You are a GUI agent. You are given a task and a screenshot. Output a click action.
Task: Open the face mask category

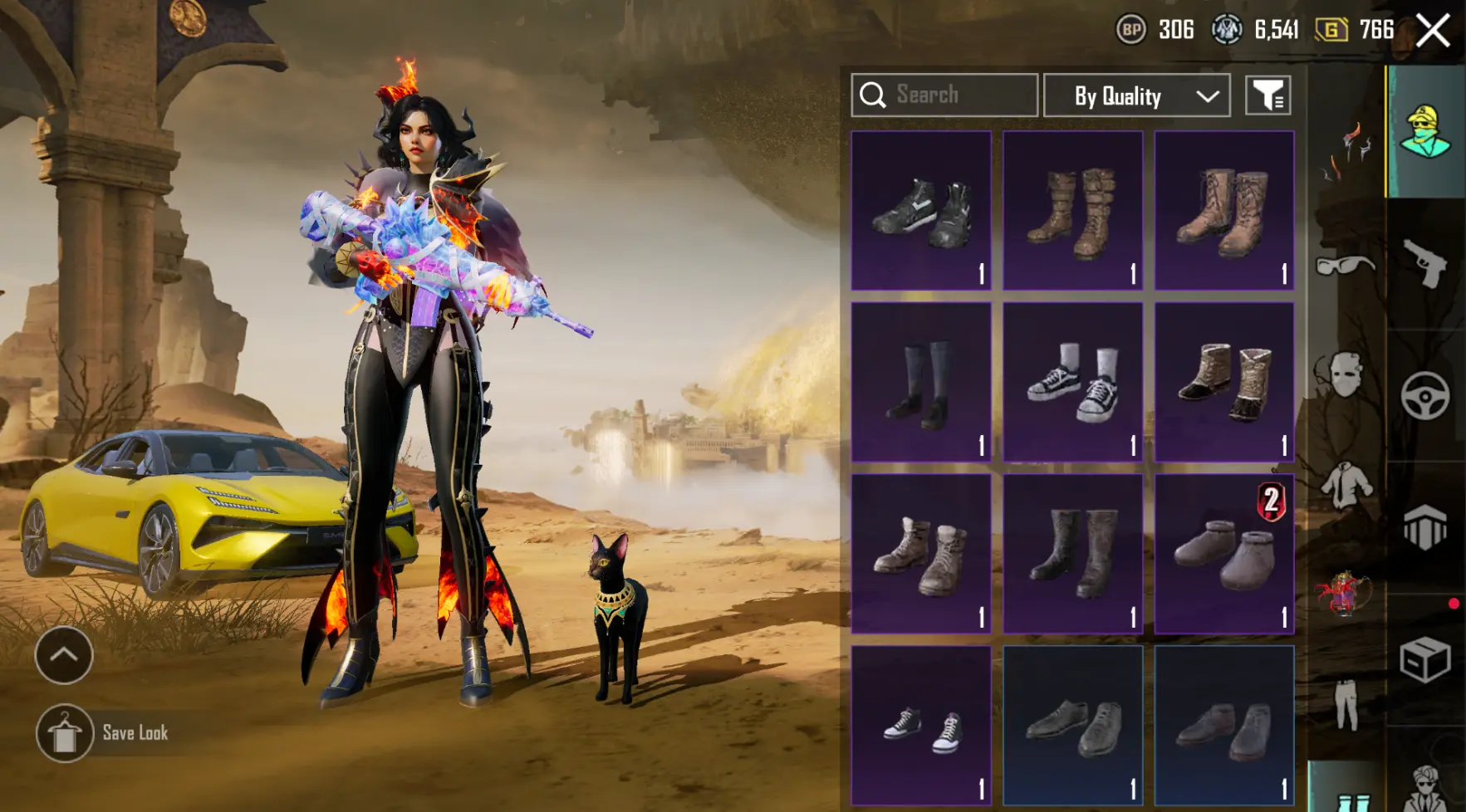point(1346,374)
